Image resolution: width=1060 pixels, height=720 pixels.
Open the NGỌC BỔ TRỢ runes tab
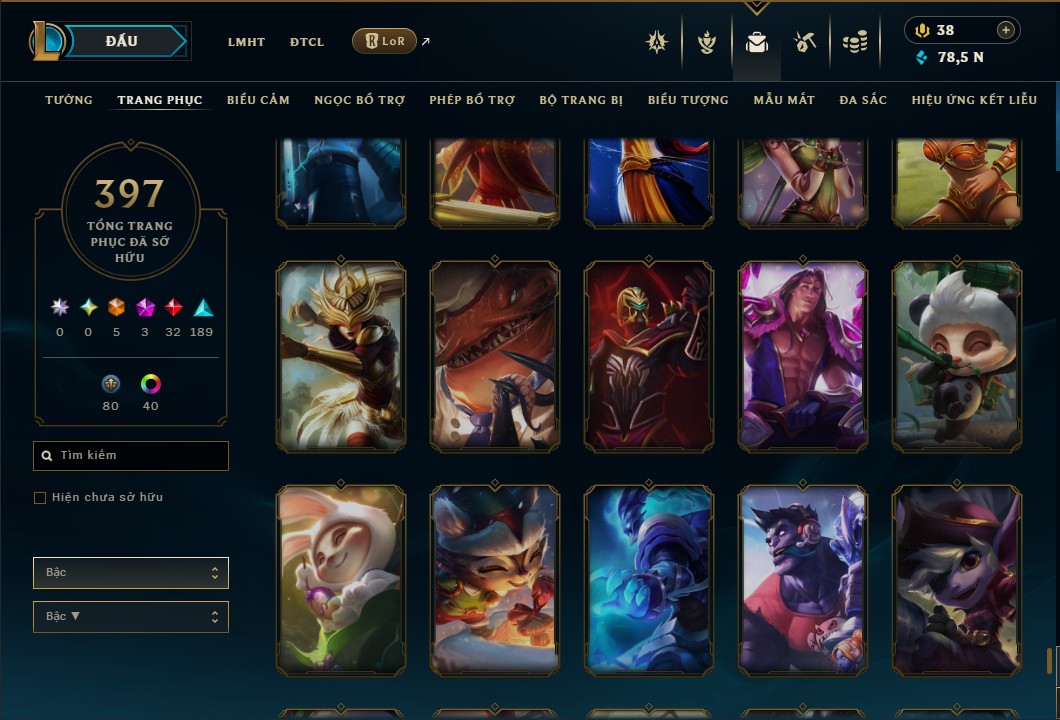[359, 100]
